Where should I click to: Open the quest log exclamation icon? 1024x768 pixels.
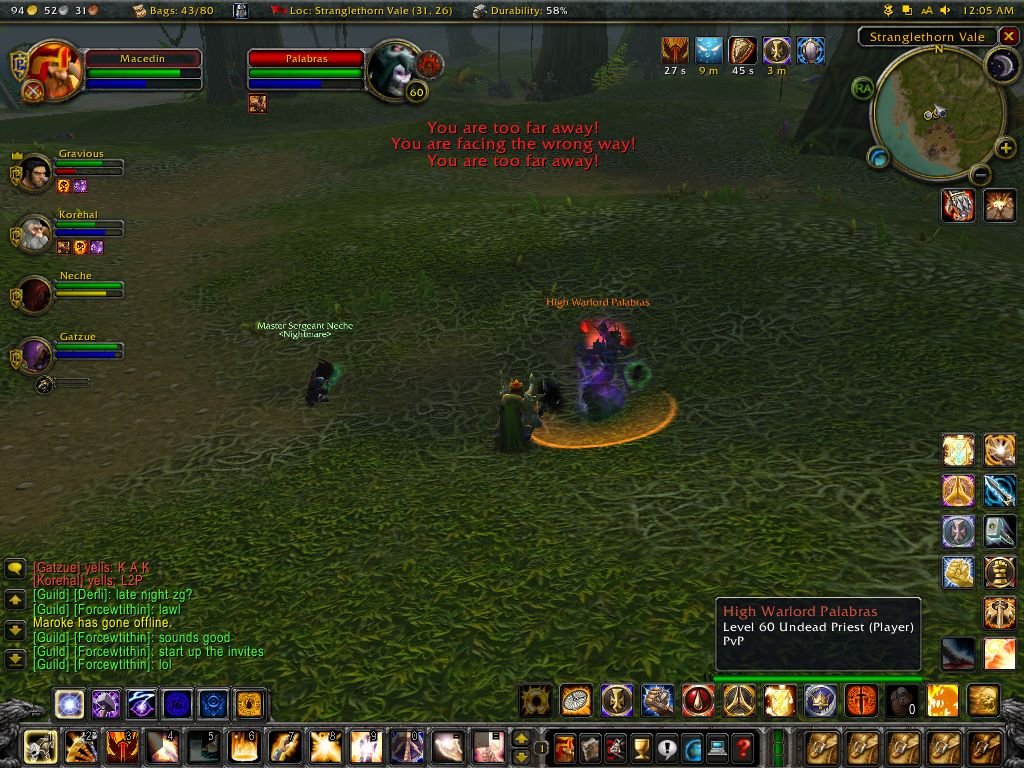coord(667,747)
